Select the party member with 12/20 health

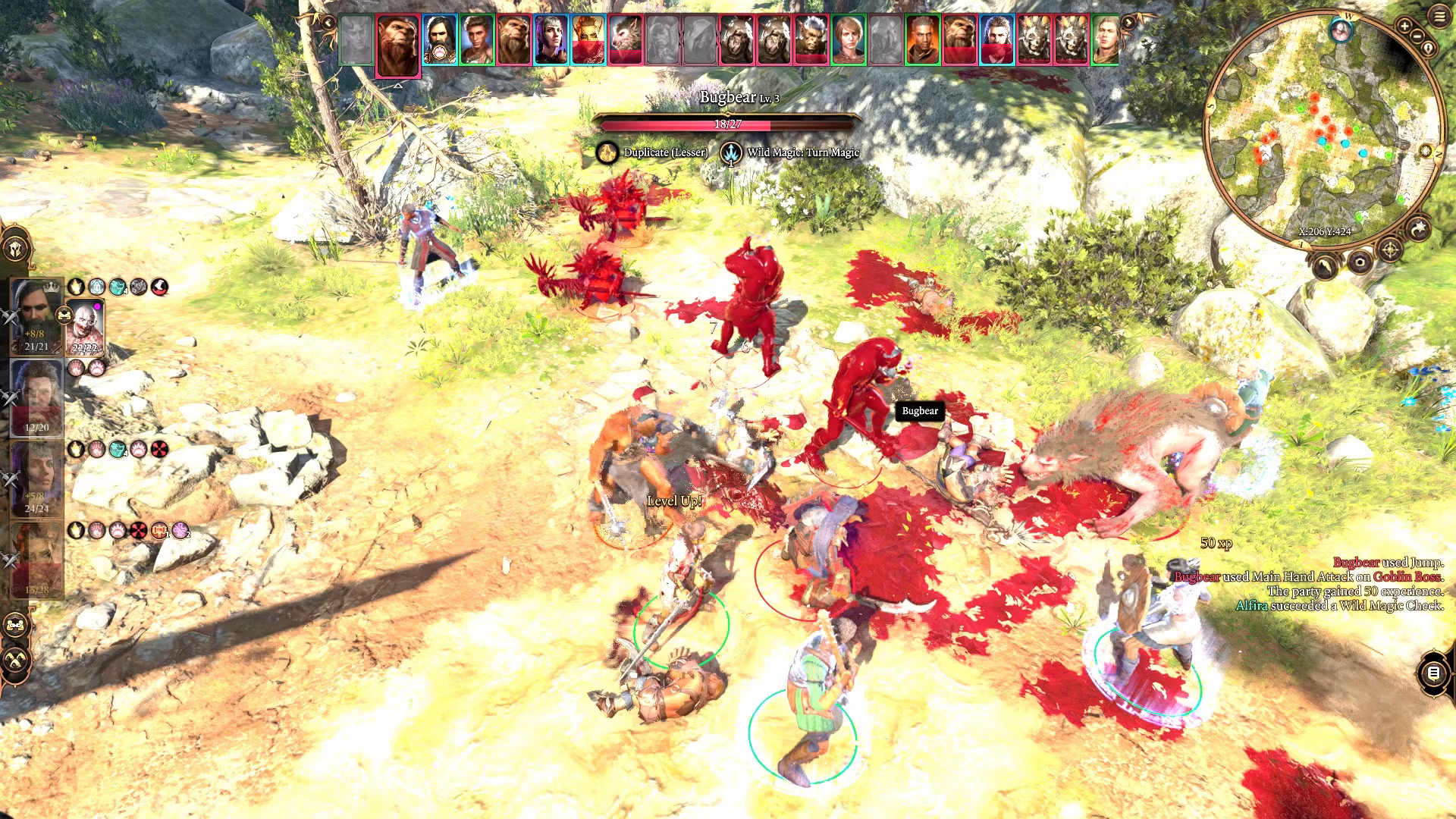point(36,397)
